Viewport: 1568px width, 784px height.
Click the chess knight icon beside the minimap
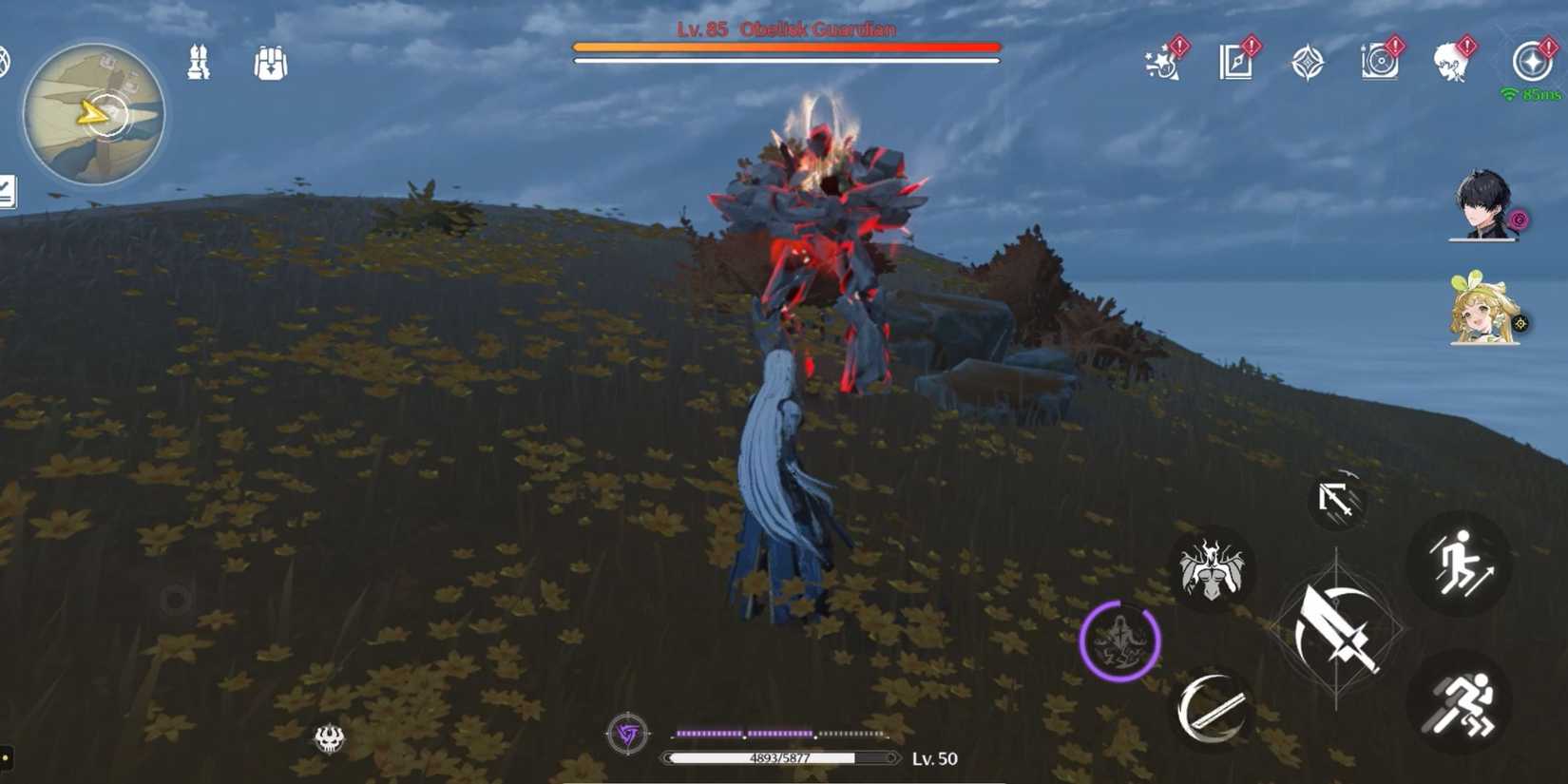[197, 62]
